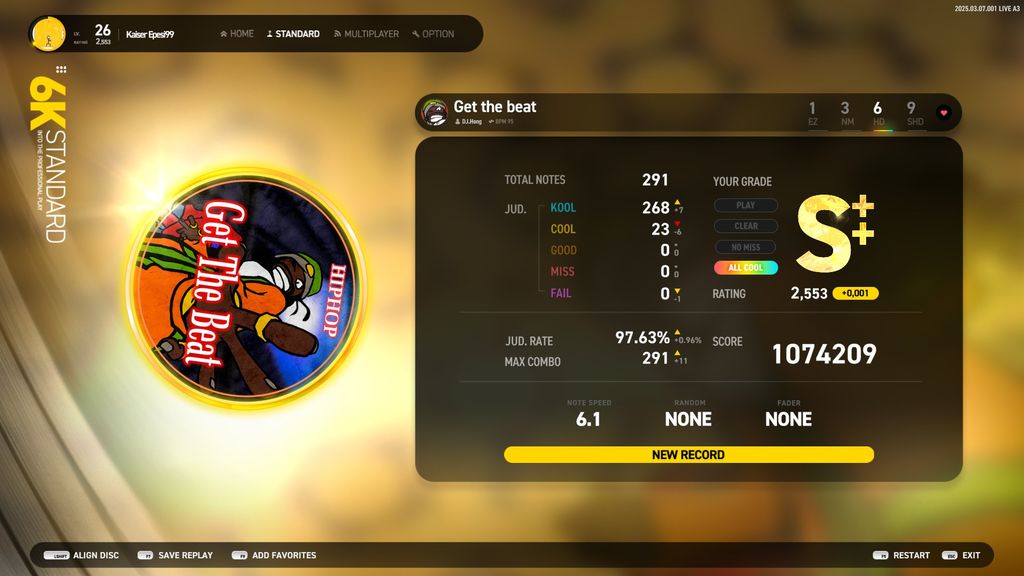Add song to favorites
The height and width of the screenshot is (576, 1024).
pyautogui.click(x=274, y=555)
